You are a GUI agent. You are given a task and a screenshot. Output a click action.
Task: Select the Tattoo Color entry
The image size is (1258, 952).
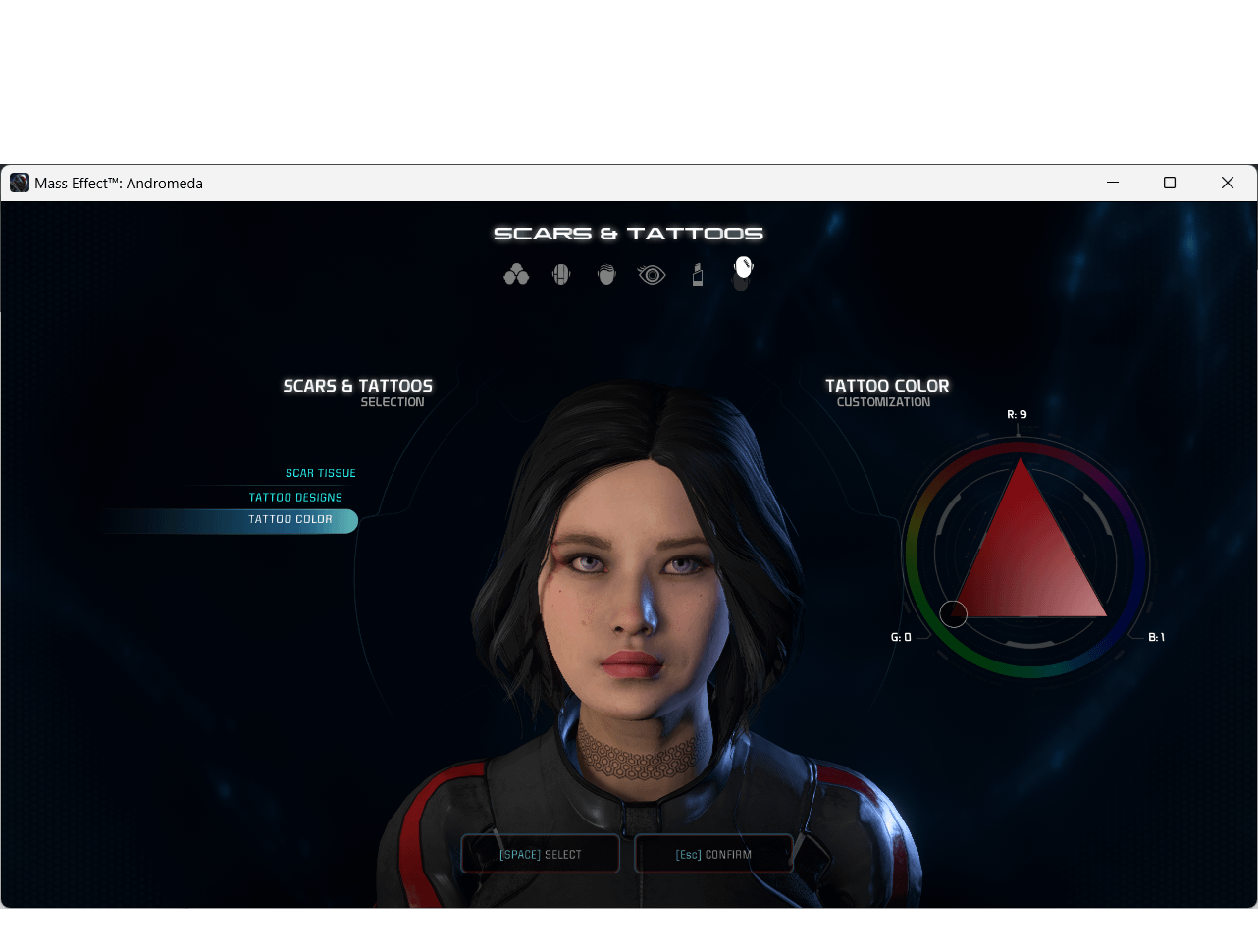290,520
